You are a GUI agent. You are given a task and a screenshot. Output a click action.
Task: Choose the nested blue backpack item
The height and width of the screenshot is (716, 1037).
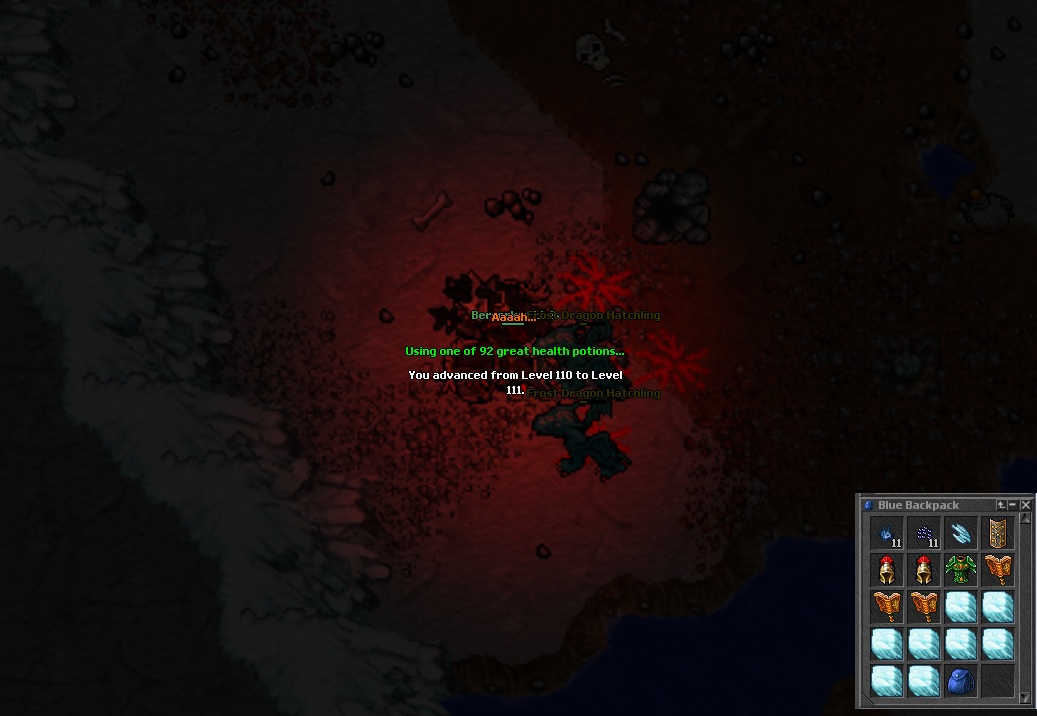tap(960, 681)
